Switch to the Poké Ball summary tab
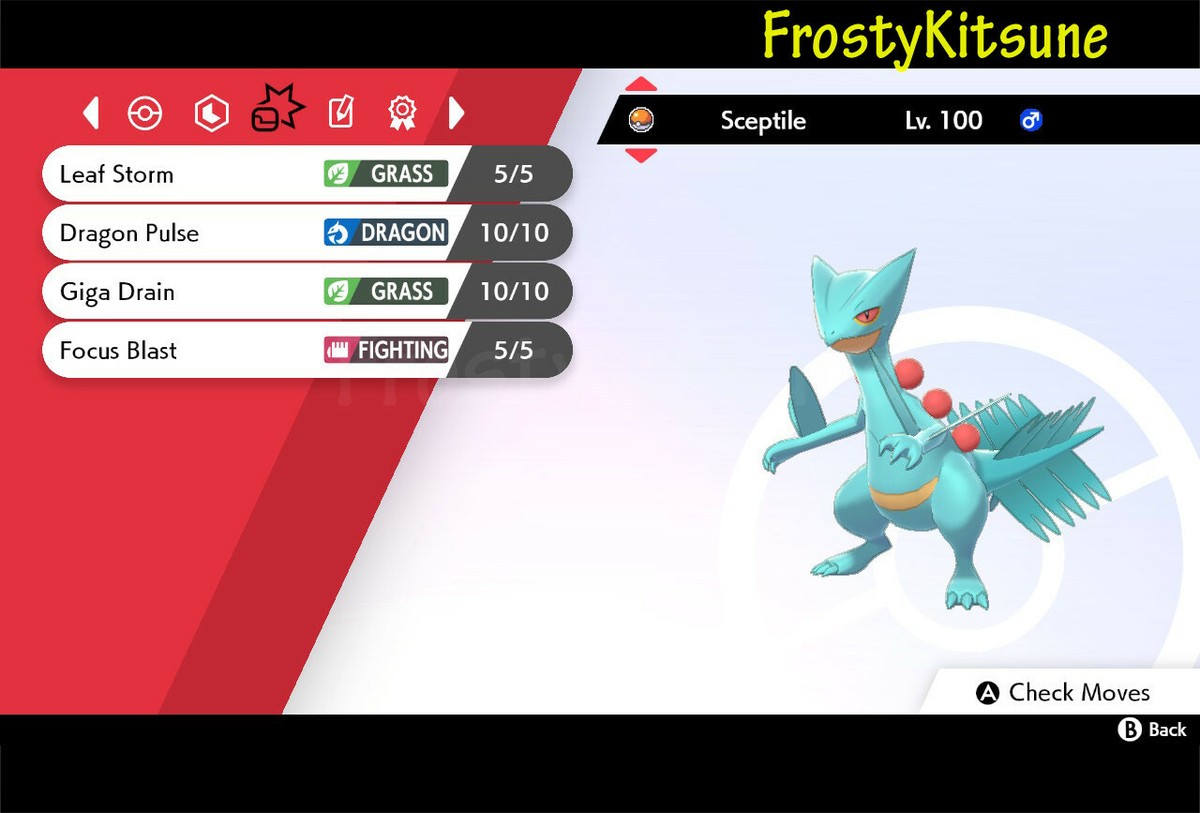The width and height of the screenshot is (1200, 813). (x=145, y=114)
